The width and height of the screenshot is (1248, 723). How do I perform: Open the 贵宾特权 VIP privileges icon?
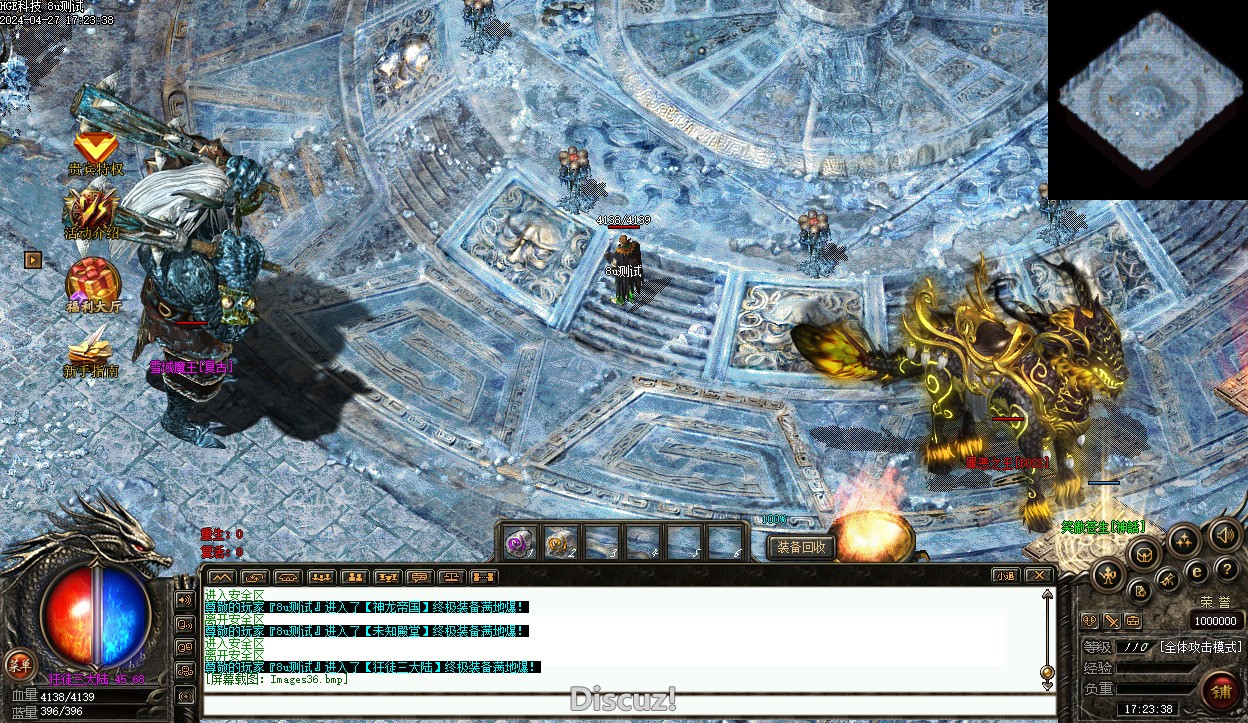(x=96, y=150)
